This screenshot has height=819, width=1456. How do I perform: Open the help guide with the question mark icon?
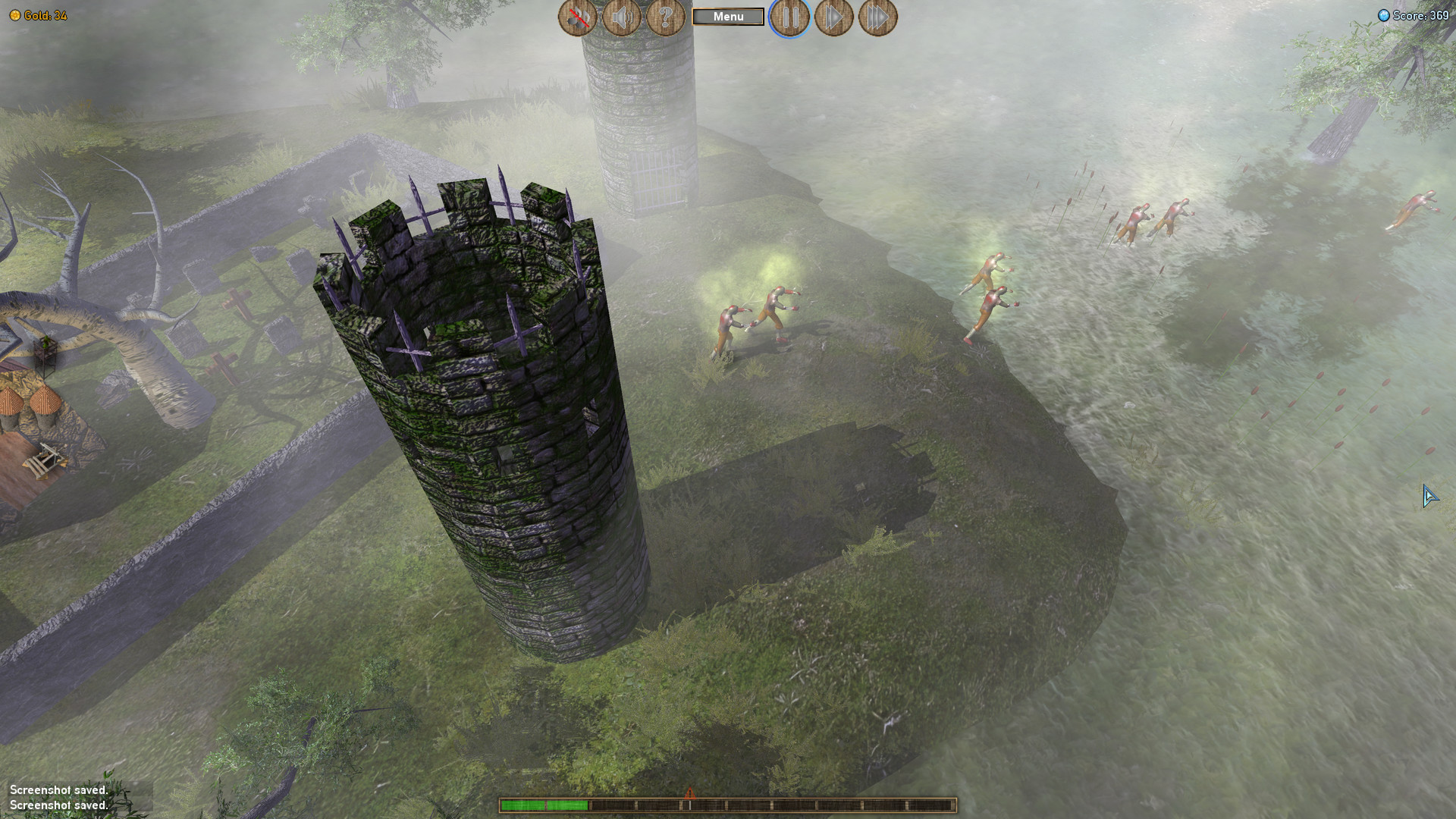[x=665, y=17]
